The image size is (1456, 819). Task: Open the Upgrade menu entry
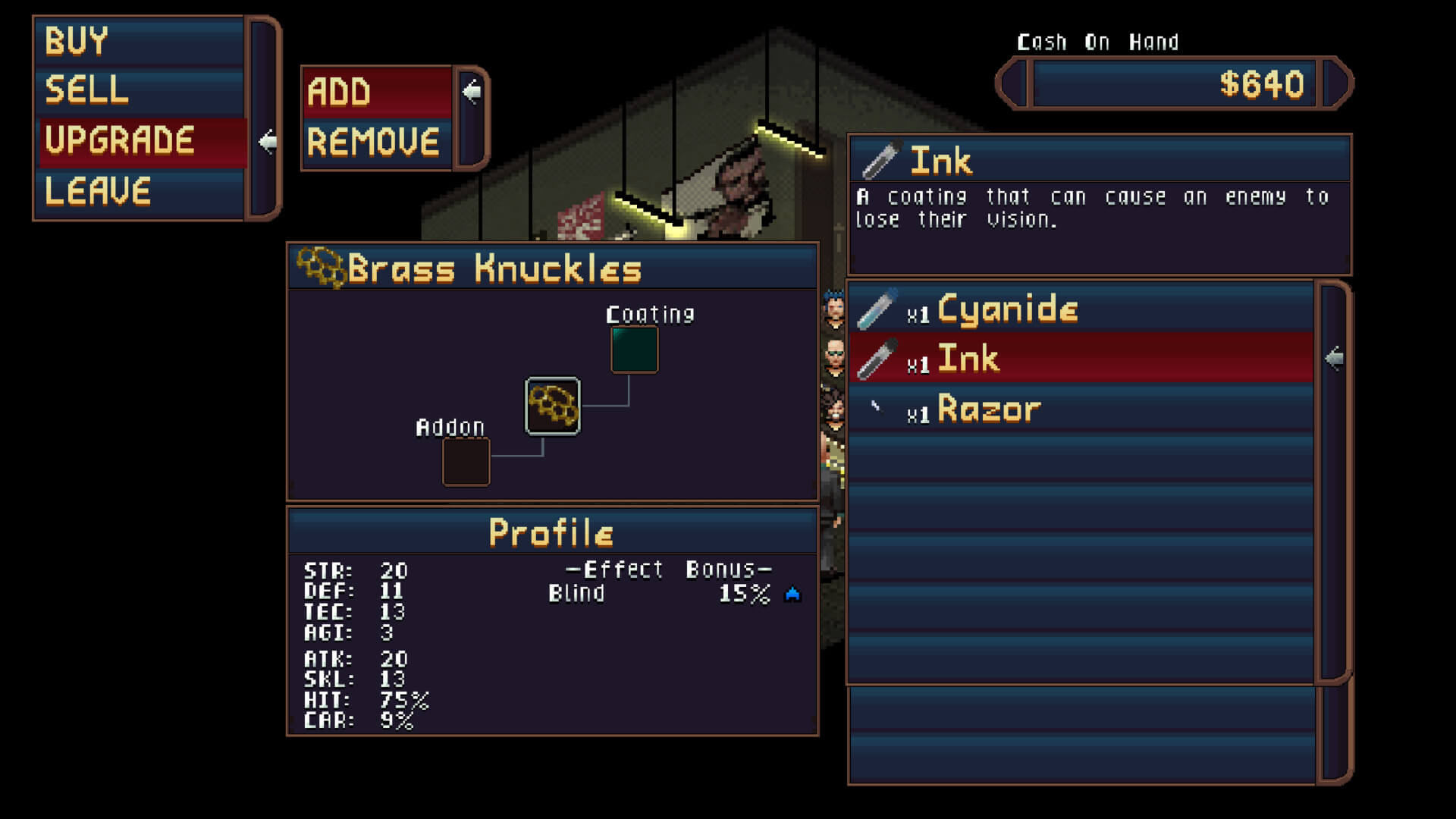tap(142, 141)
